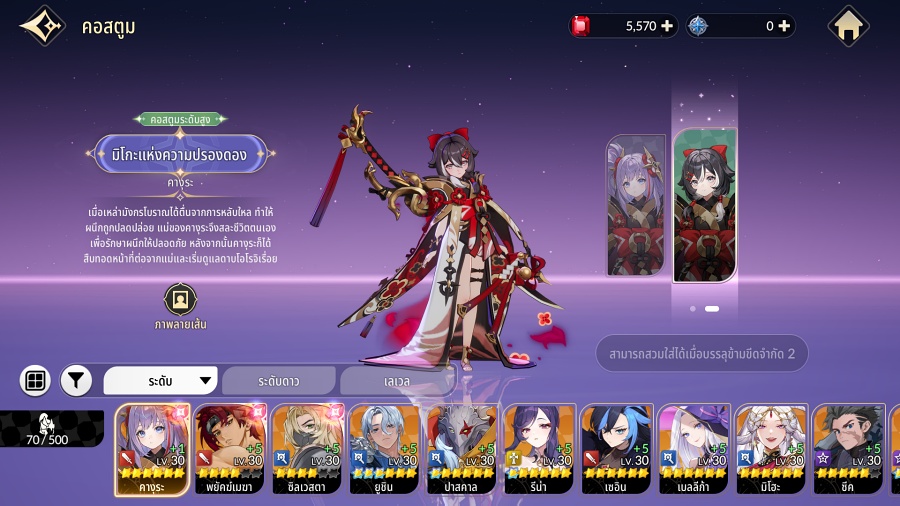Go back using the top-left arrow
This screenshot has height=506, width=900.
(42, 27)
